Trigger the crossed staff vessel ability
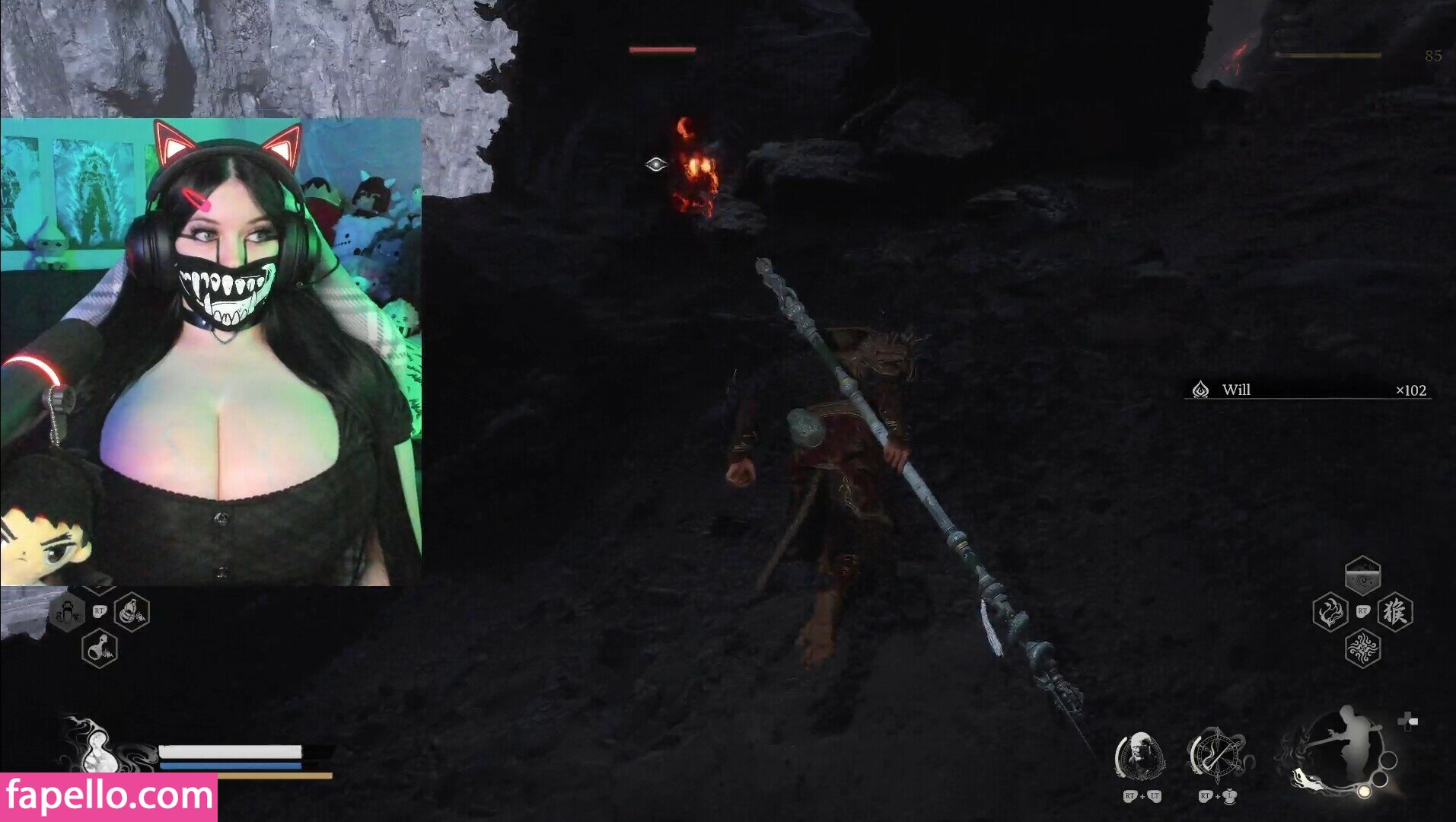Viewport: 1456px width, 822px height. tap(1216, 756)
